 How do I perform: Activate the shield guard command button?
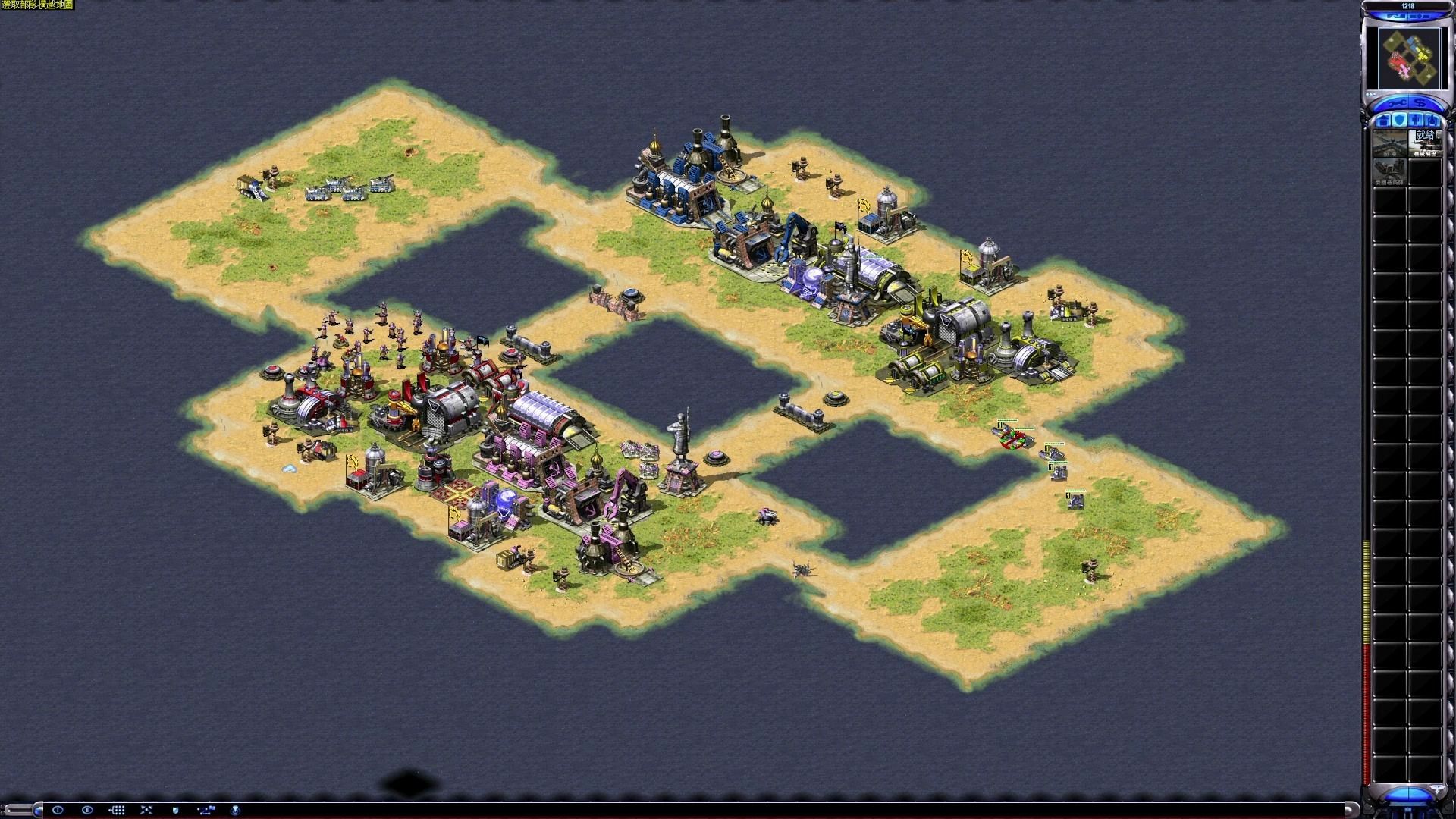coord(176,810)
